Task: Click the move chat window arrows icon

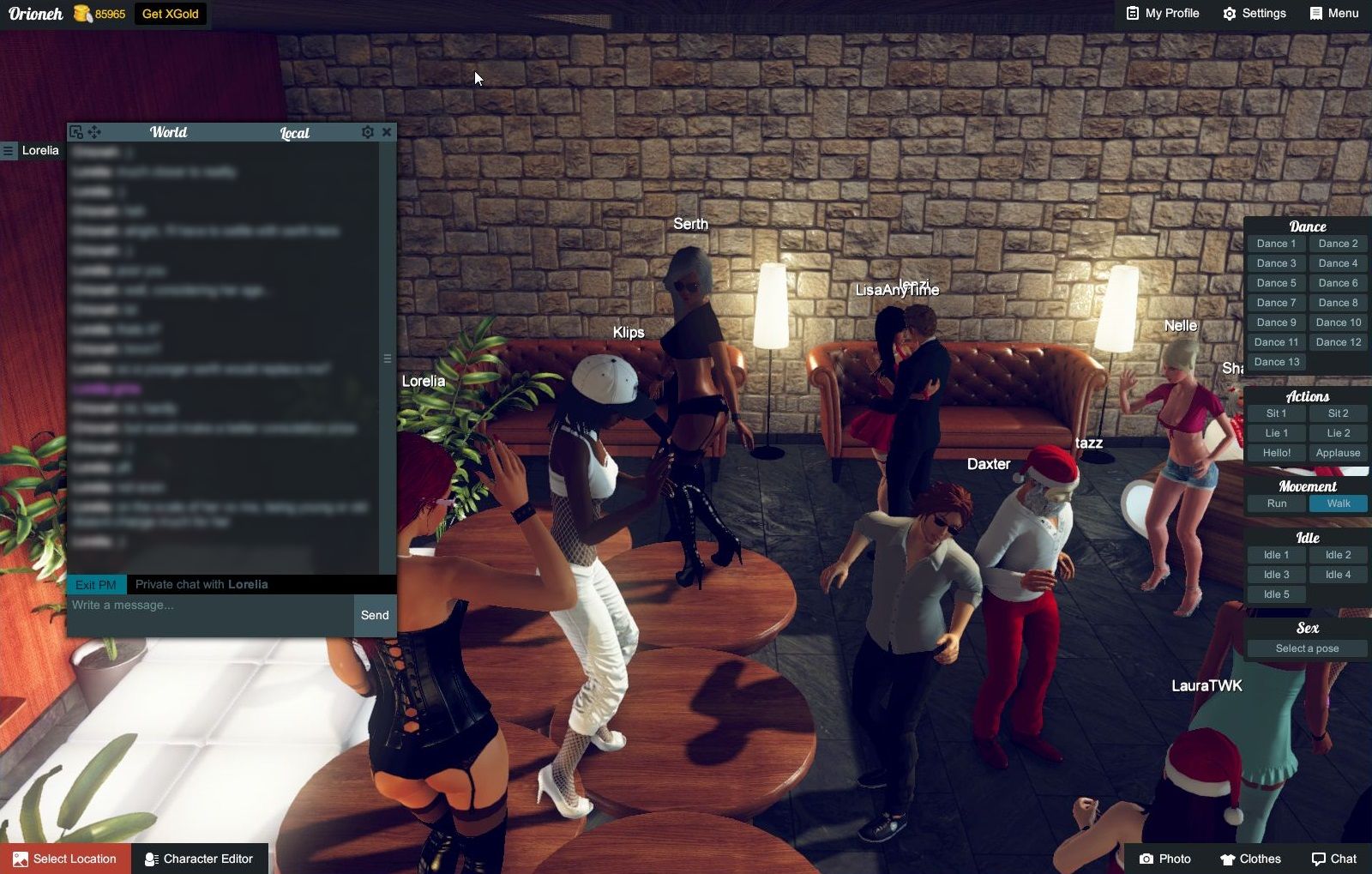Action: point(94,132)
